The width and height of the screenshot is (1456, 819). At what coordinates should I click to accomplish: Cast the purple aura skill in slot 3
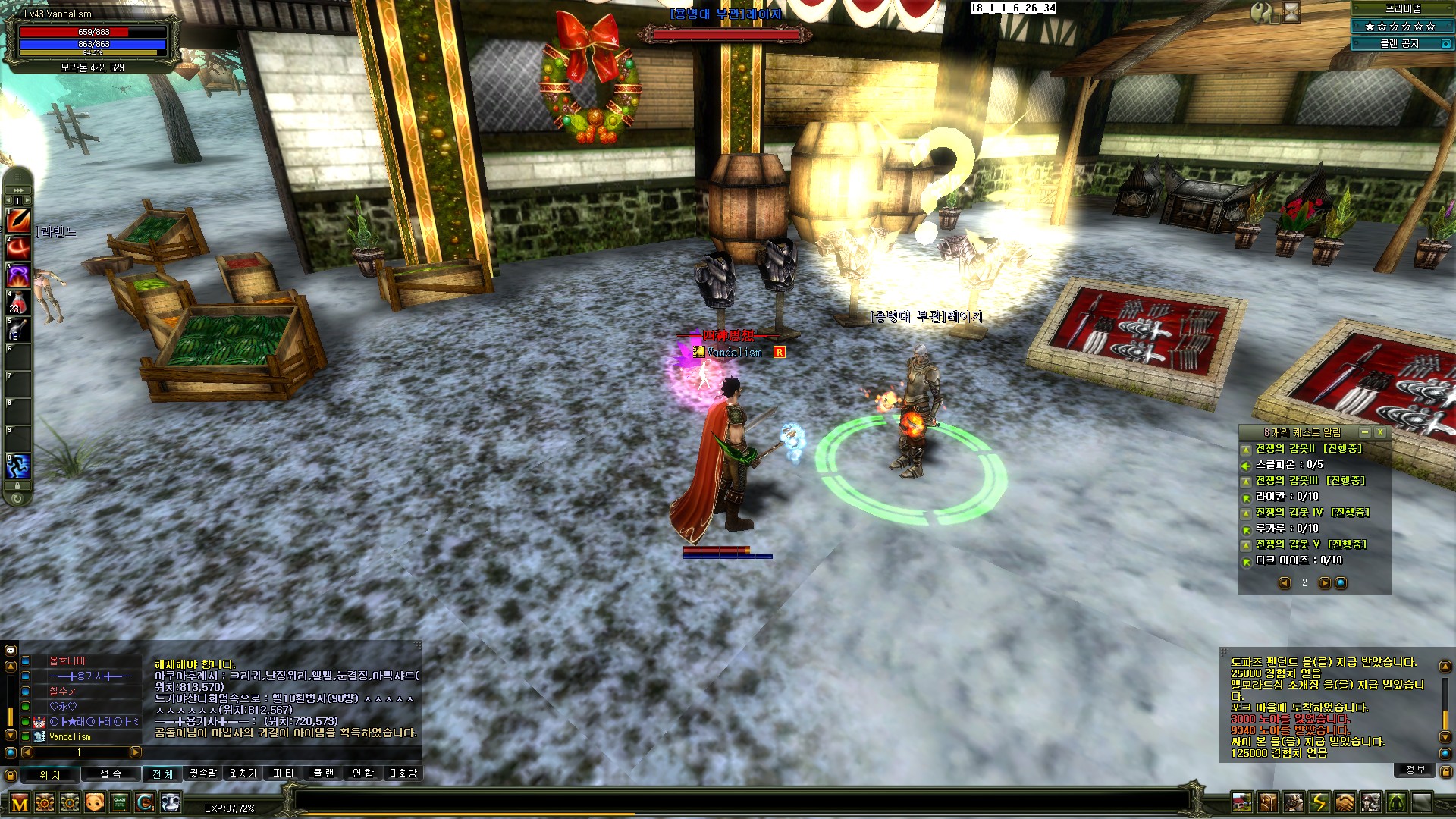pos(17,275)
